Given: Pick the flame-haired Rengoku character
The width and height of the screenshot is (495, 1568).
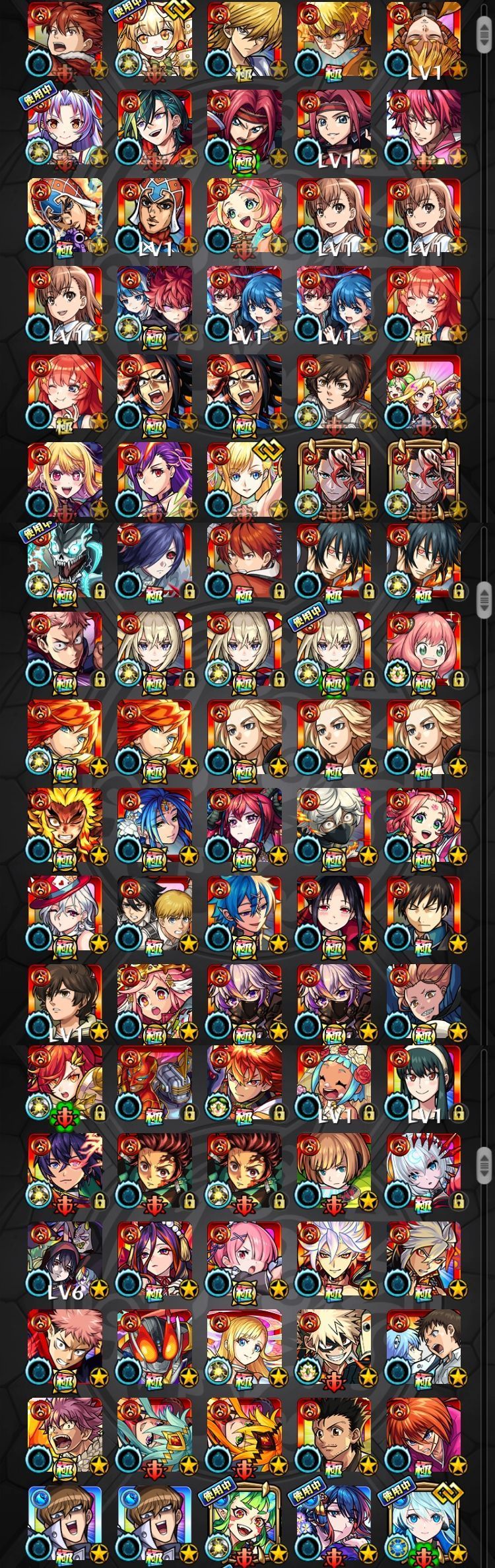Looking at the screenshot, I should click(65, 826).
